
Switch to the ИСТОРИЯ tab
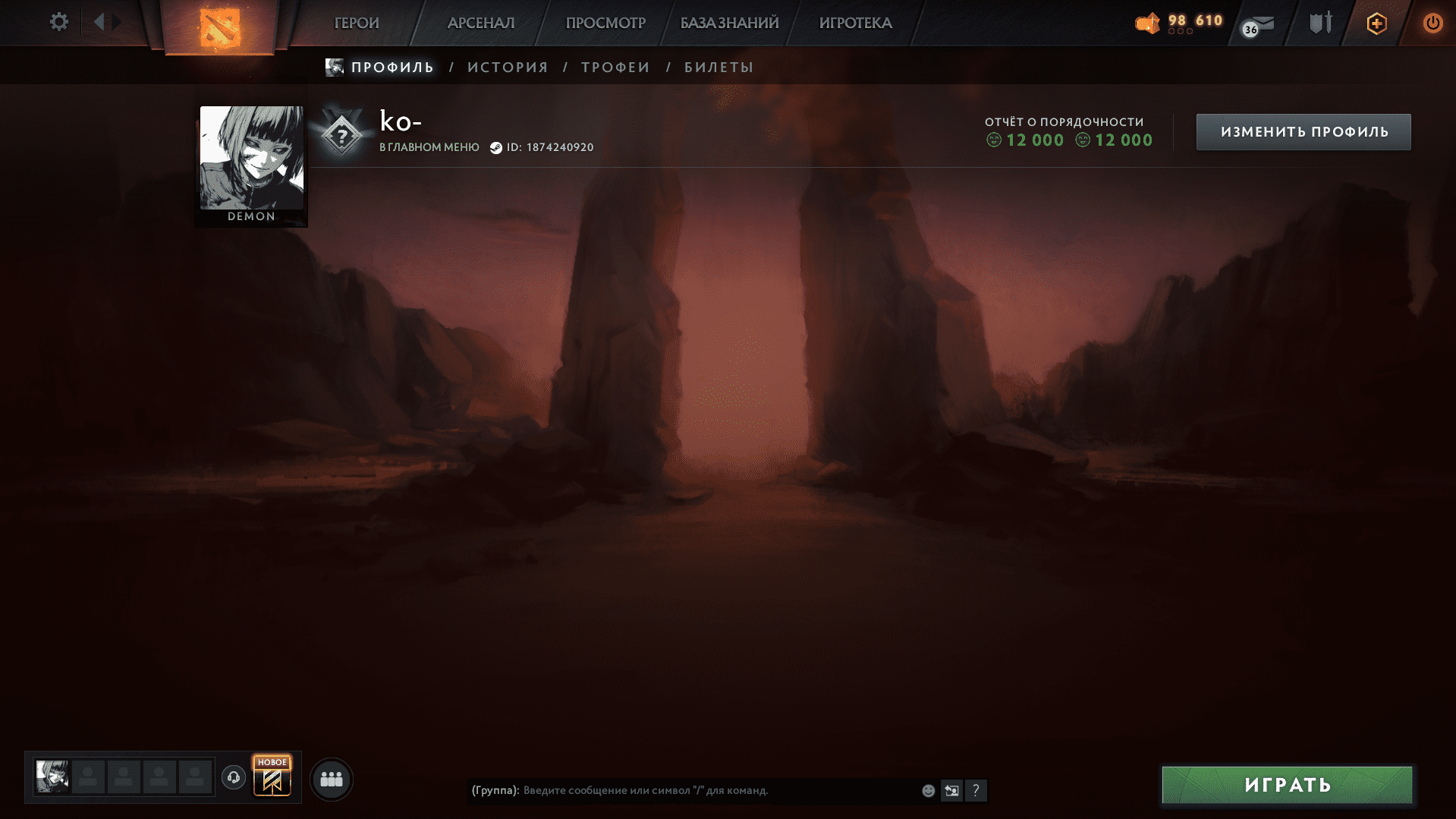[x=507, y=67]
